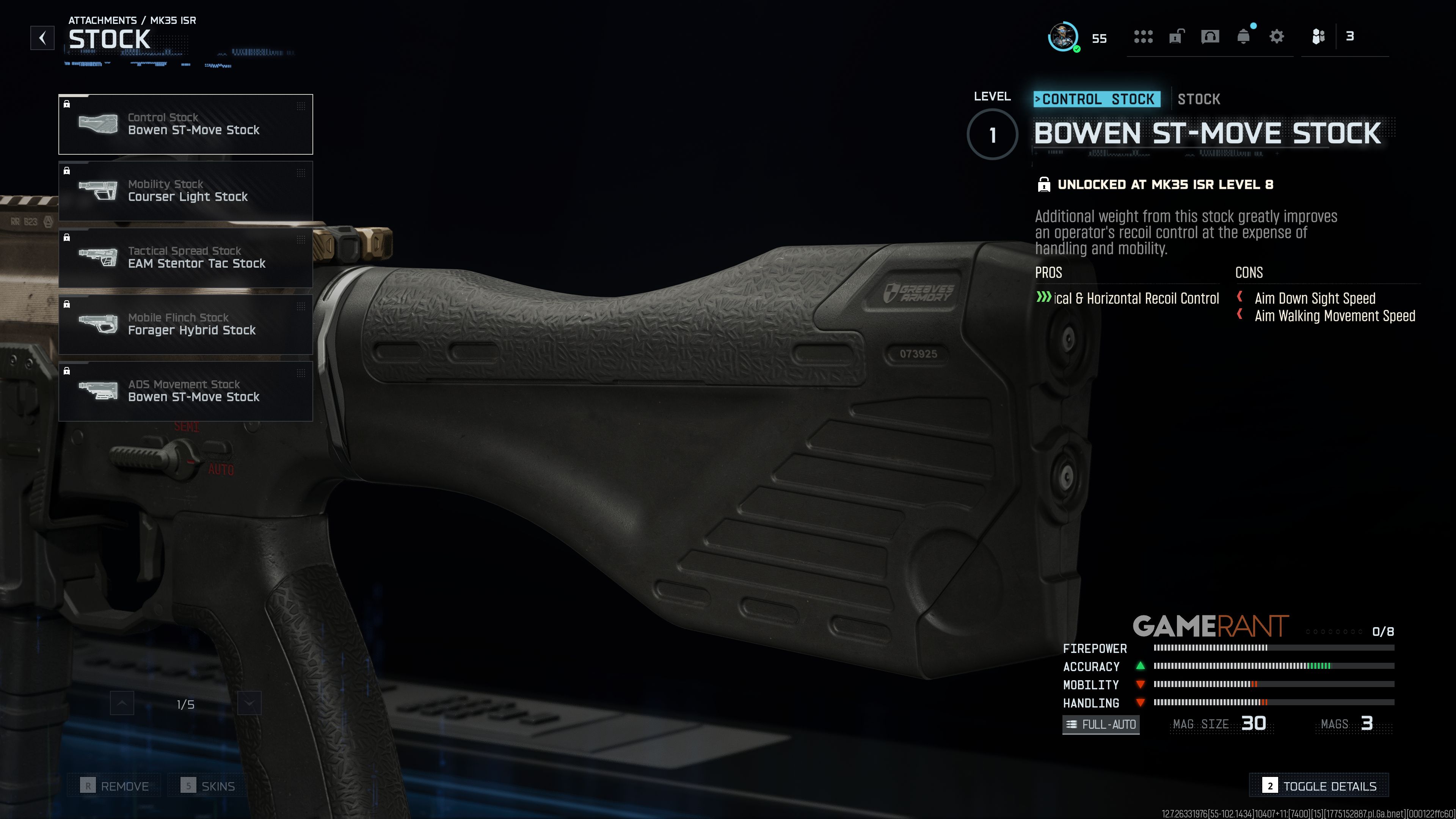Open notifications via the bell icon

pos(1244,37)
